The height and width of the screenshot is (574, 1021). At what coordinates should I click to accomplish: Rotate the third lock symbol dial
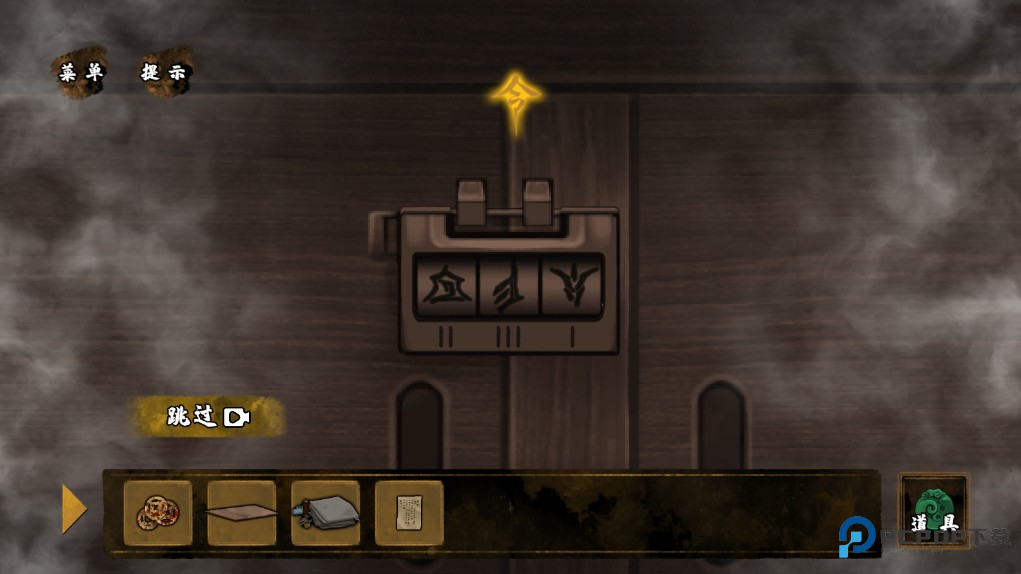click(571, 287)
